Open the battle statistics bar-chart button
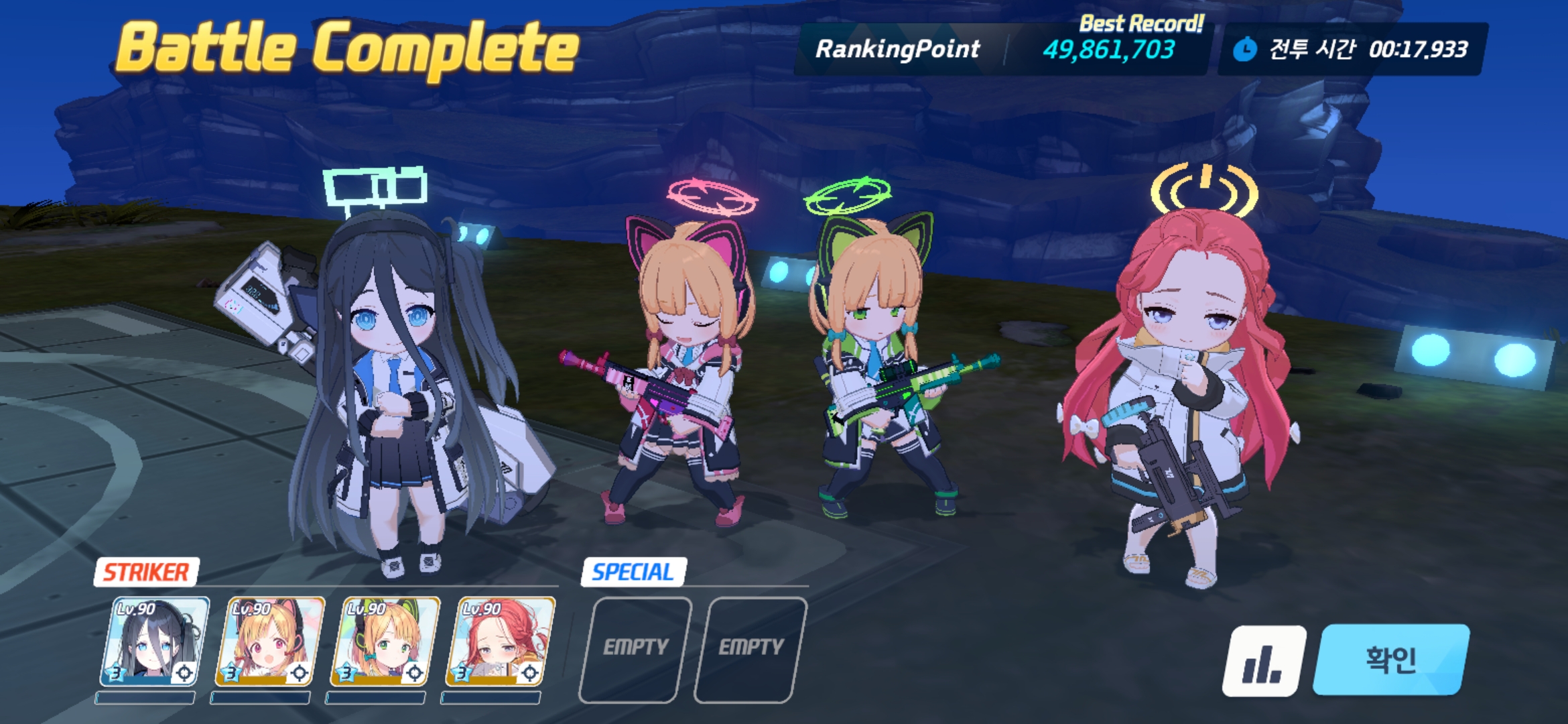1568x724 pixels. pos(1264,661)
